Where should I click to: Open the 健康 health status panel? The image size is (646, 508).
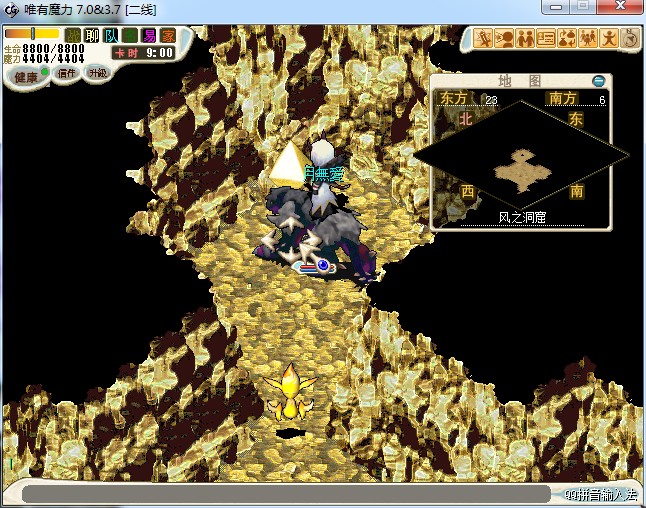tap(27, 76)
